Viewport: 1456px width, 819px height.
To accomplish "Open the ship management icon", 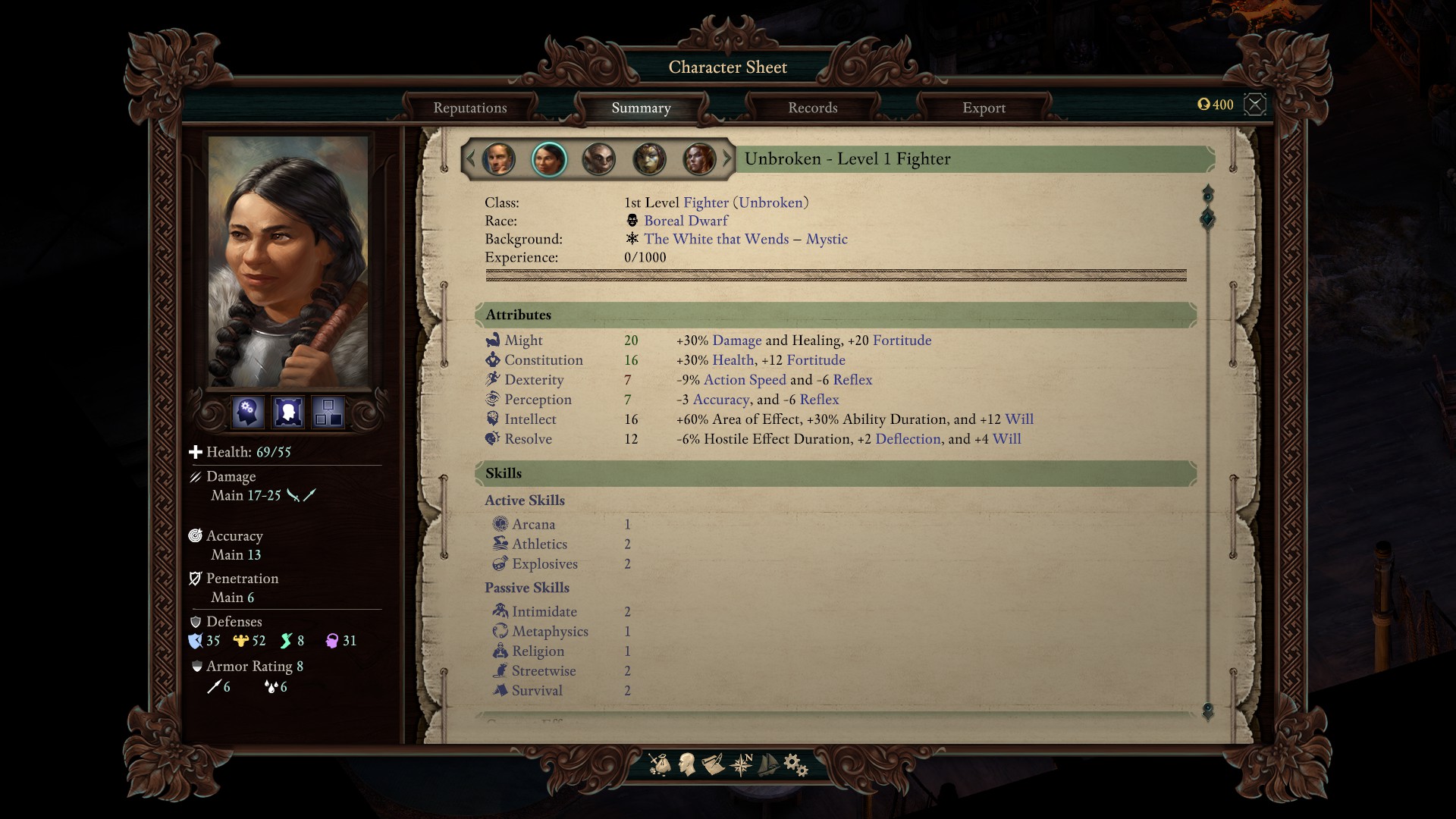I will (768, 764).
